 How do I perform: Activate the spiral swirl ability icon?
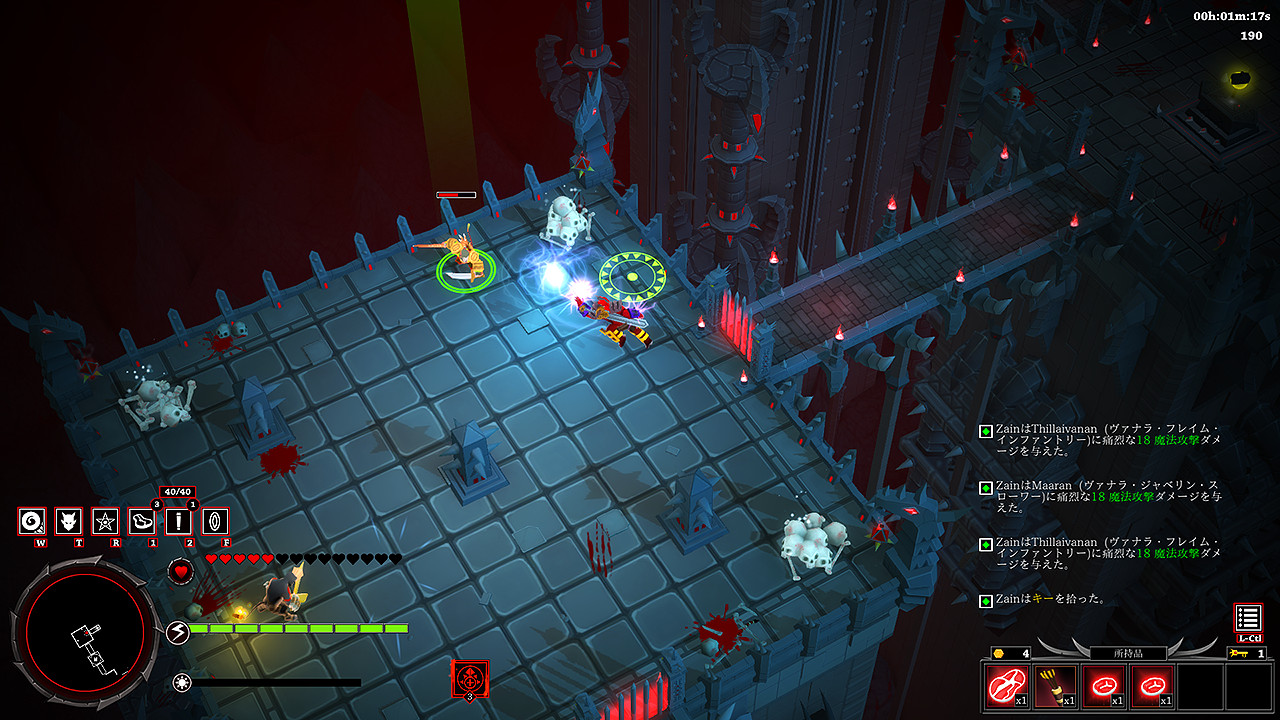coord(32,521)
